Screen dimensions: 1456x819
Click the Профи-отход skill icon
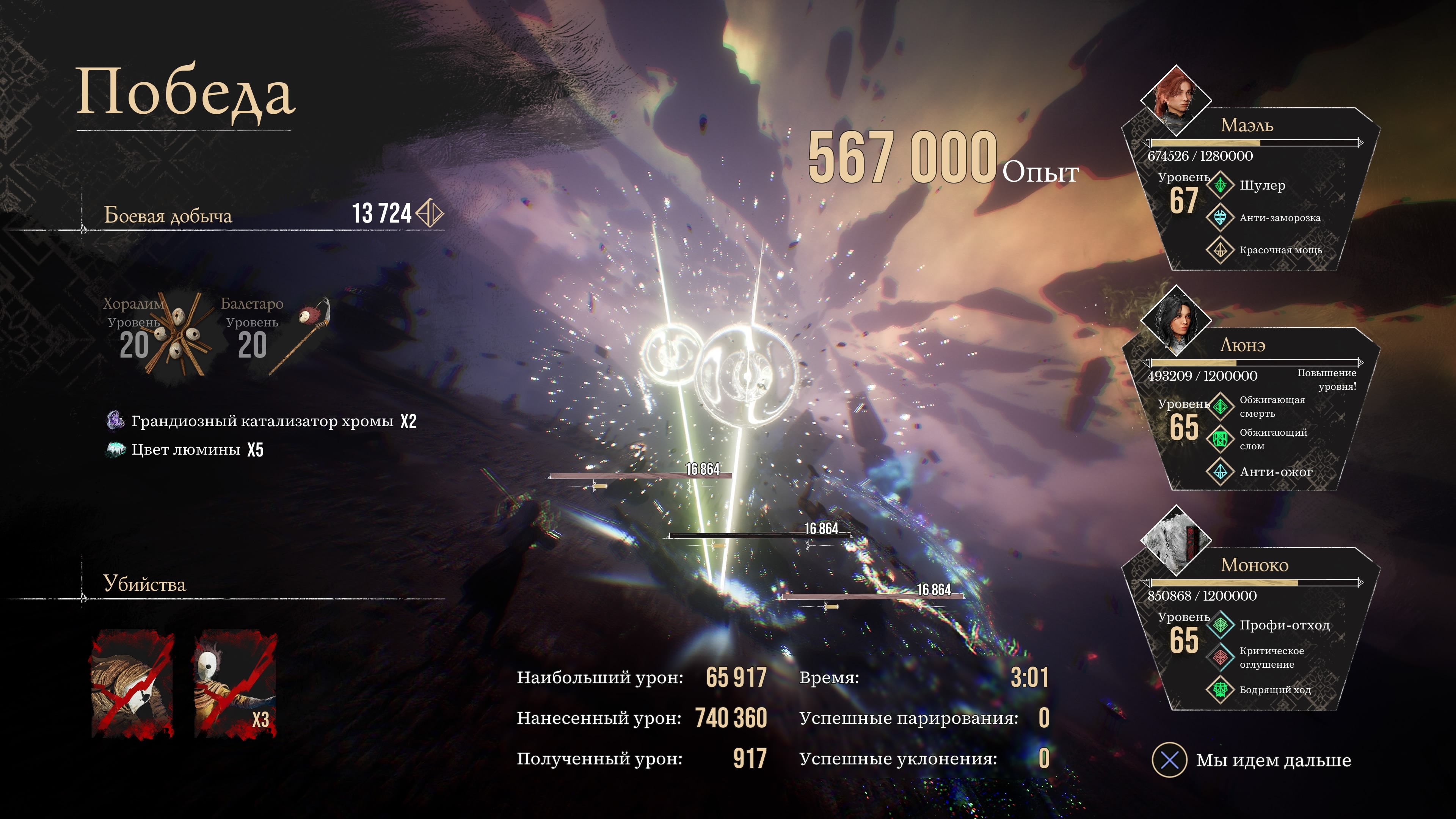coord(1220,624)
